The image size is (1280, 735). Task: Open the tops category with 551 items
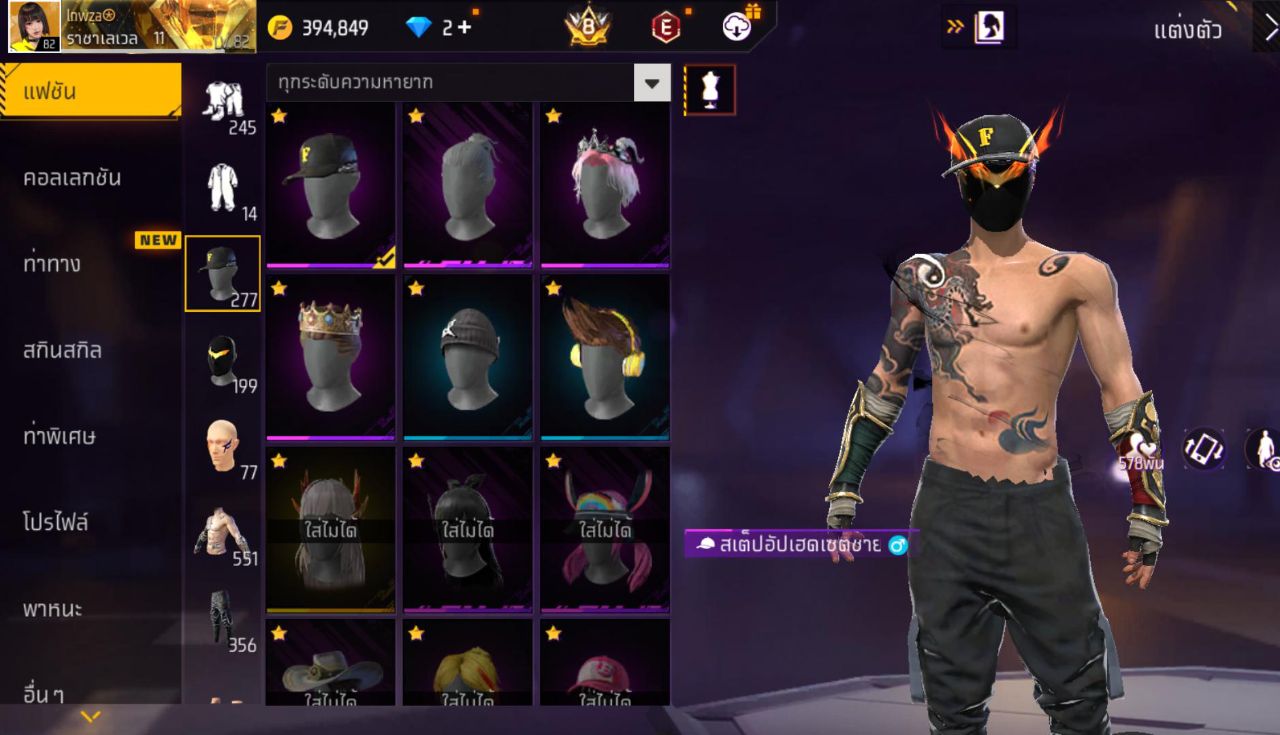[x=223, y=533]
